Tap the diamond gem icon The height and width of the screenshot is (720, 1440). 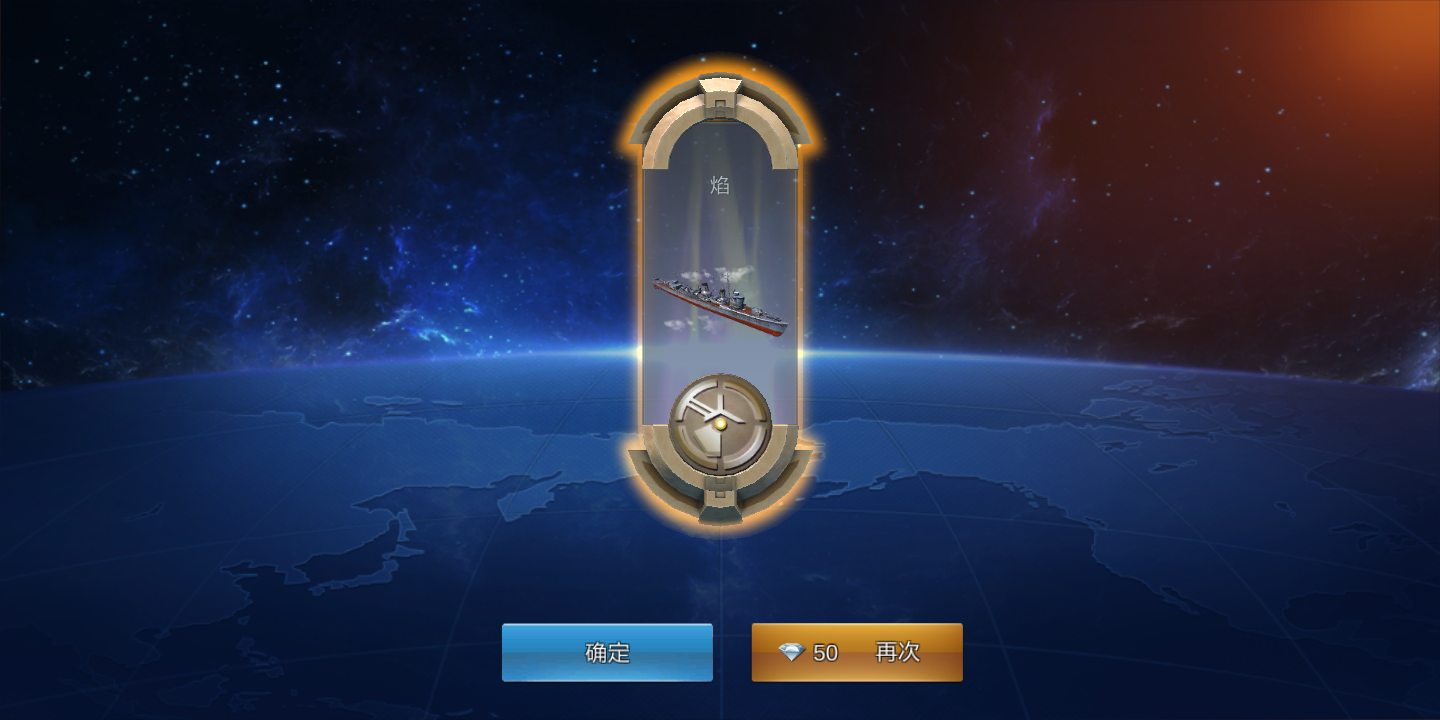[793, 651]
